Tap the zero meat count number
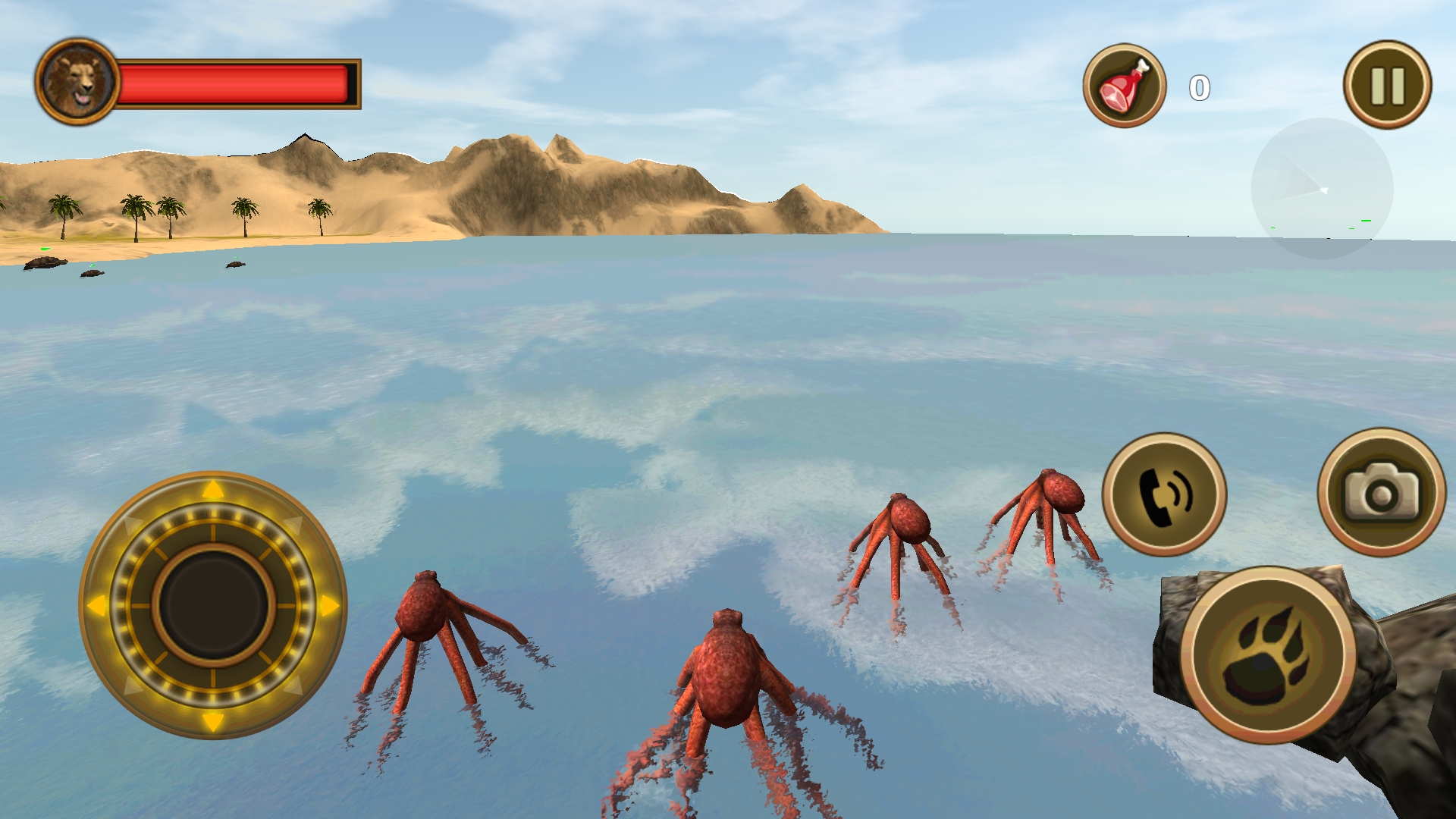 point(1198,86)
